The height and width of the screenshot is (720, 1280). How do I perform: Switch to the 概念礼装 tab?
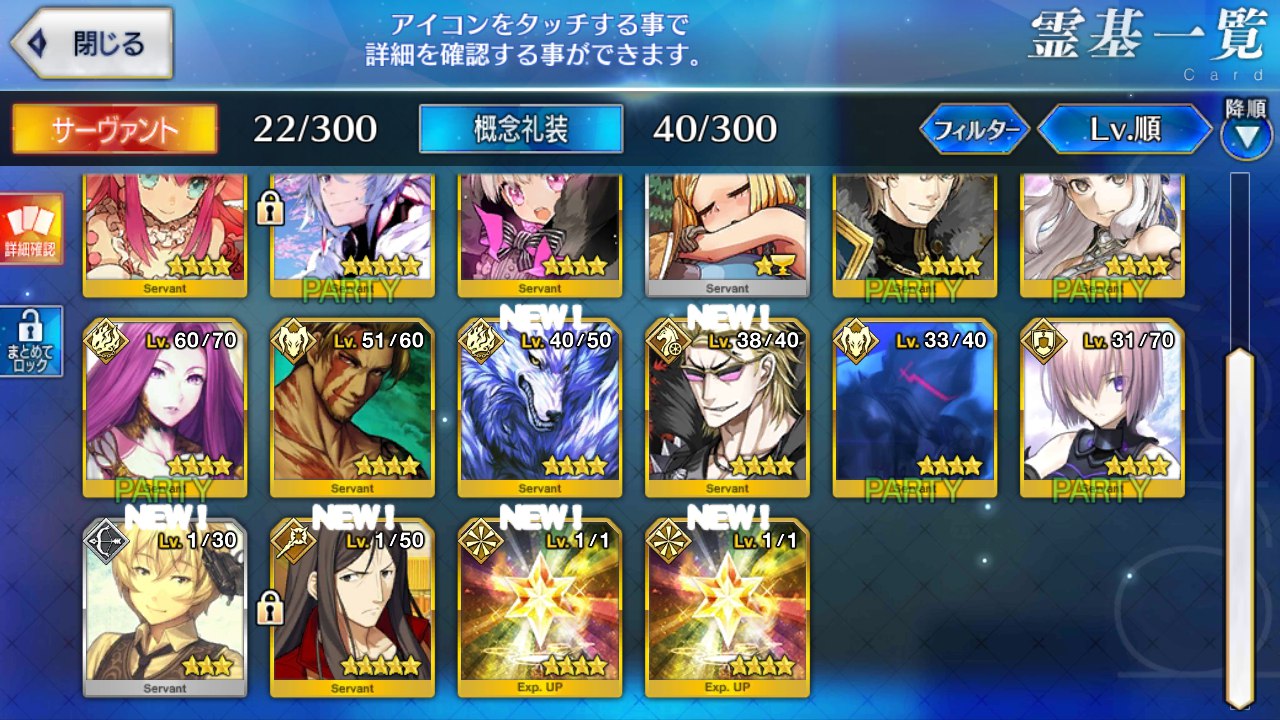[521, 129]
